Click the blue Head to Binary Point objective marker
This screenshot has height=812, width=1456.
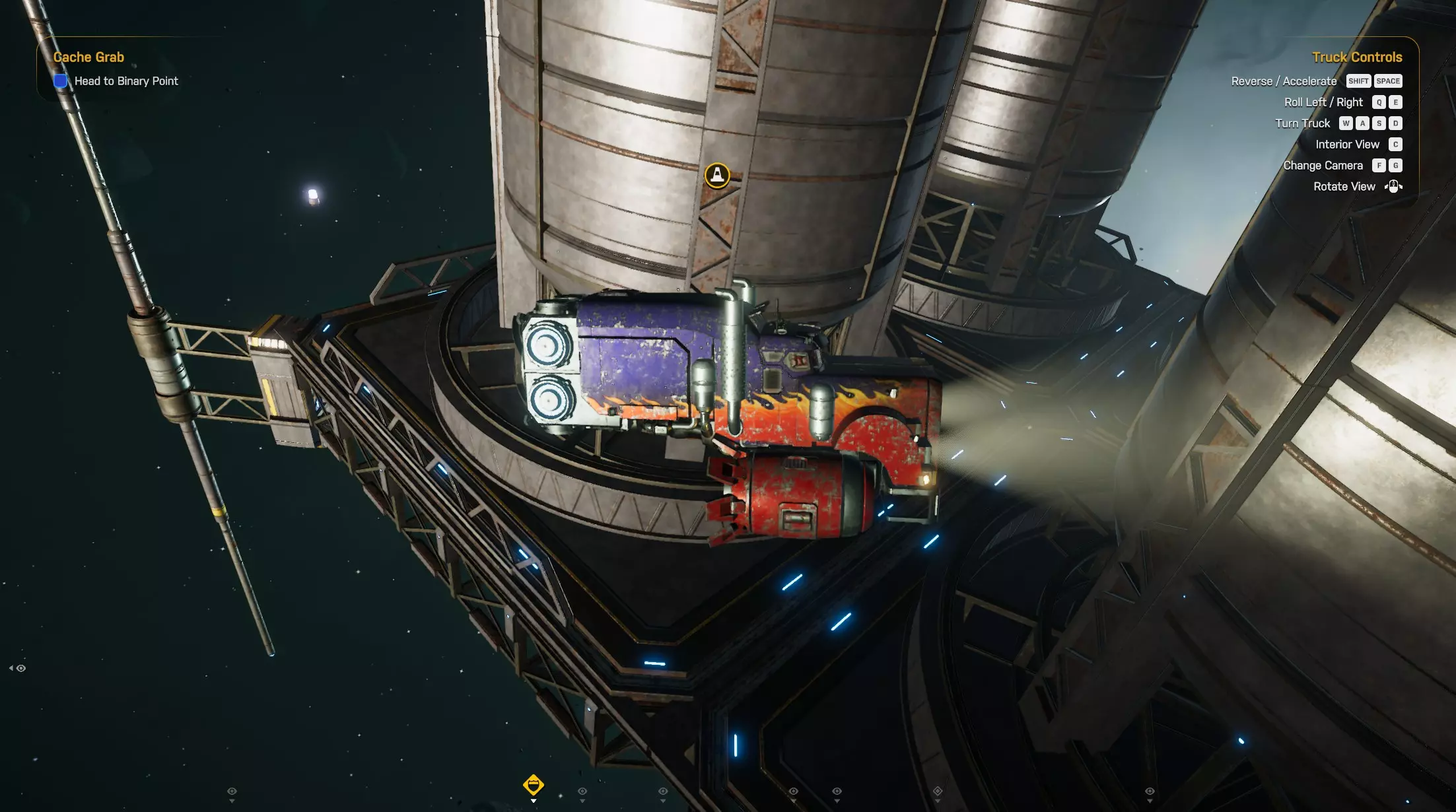(x=60, y=81)
